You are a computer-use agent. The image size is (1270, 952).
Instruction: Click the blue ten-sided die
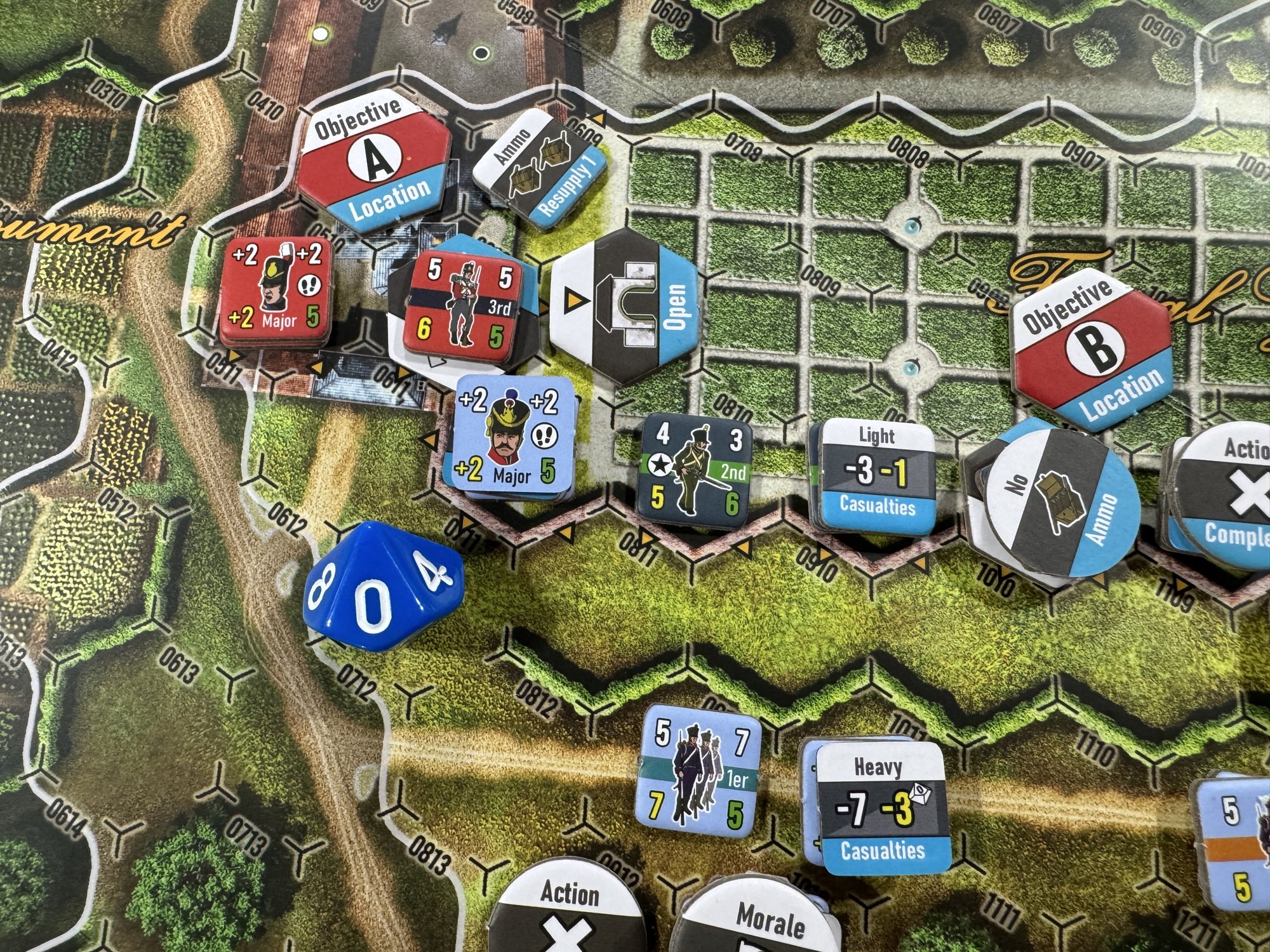382,587
